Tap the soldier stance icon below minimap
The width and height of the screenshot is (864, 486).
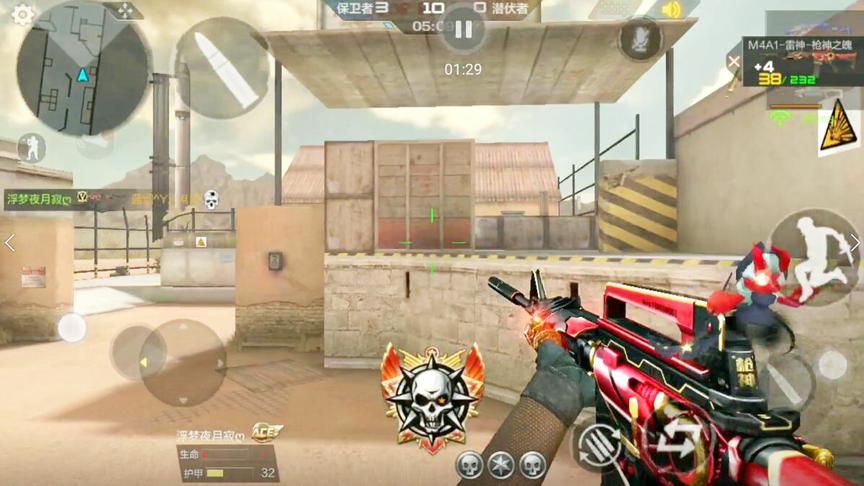click(x=32, y=149)
